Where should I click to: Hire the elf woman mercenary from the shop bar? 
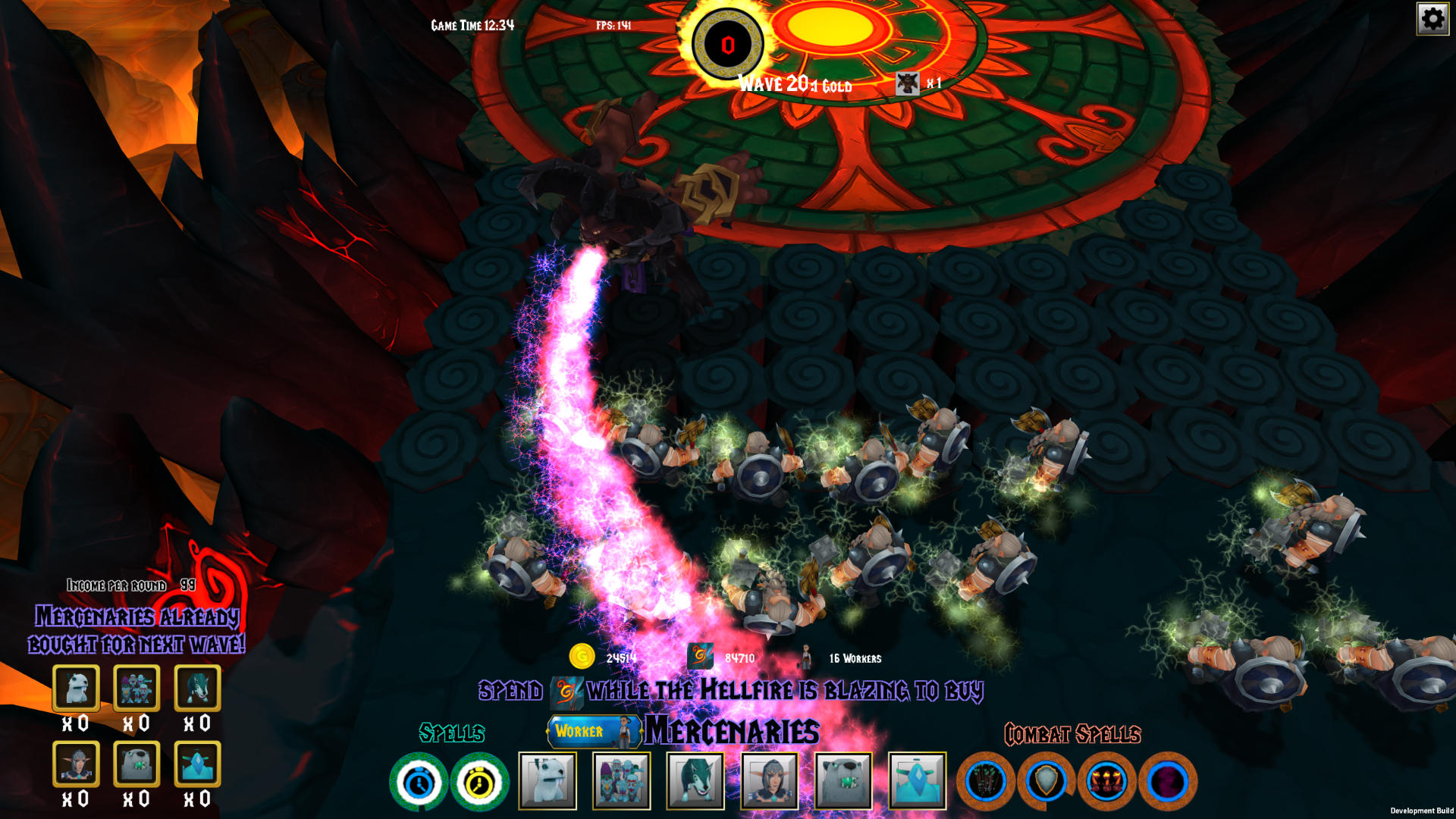(769, 781)
